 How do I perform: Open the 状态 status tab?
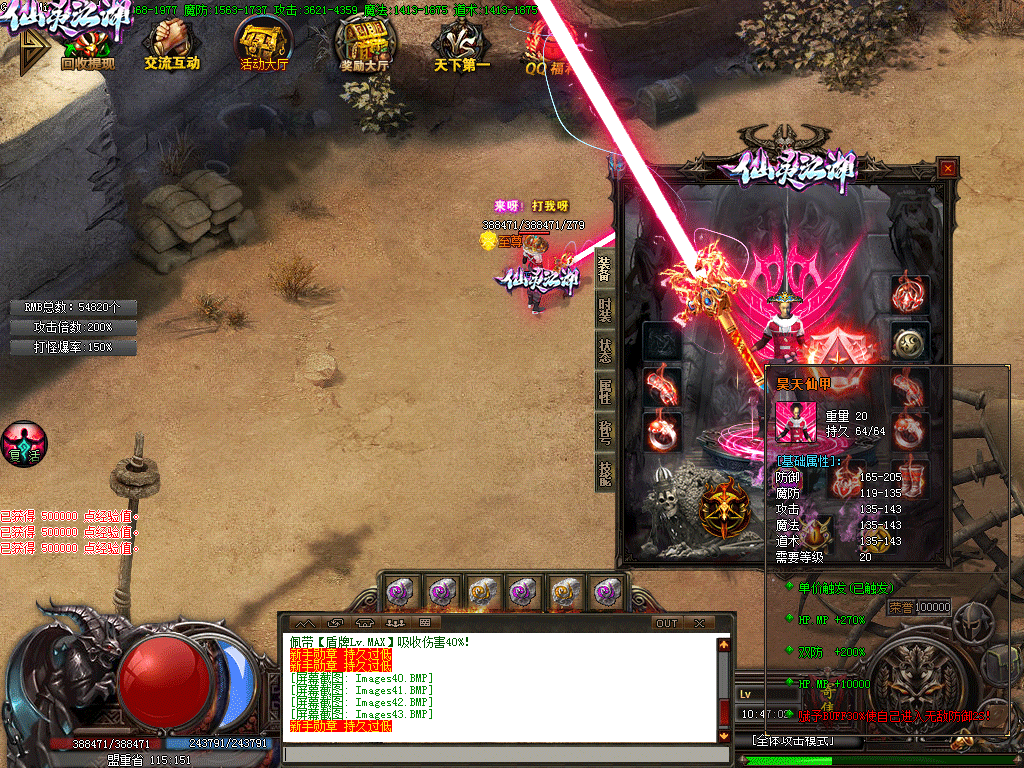pos(605,350)
